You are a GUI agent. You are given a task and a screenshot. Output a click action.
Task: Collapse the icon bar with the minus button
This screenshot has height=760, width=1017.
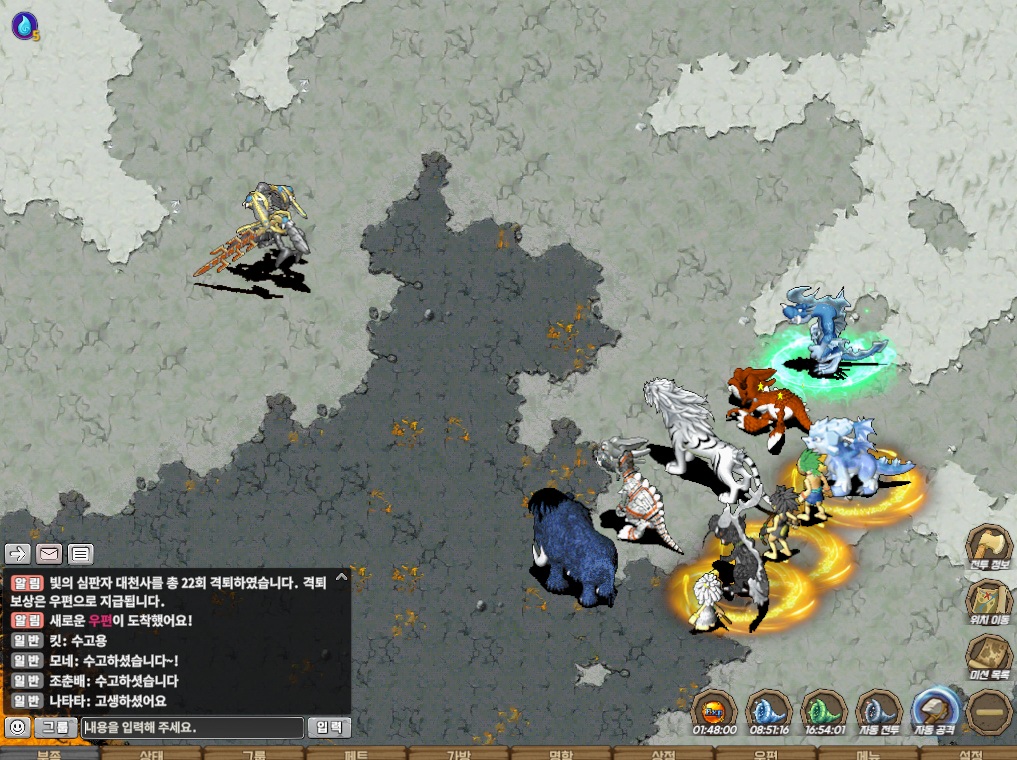coord(988,711)
